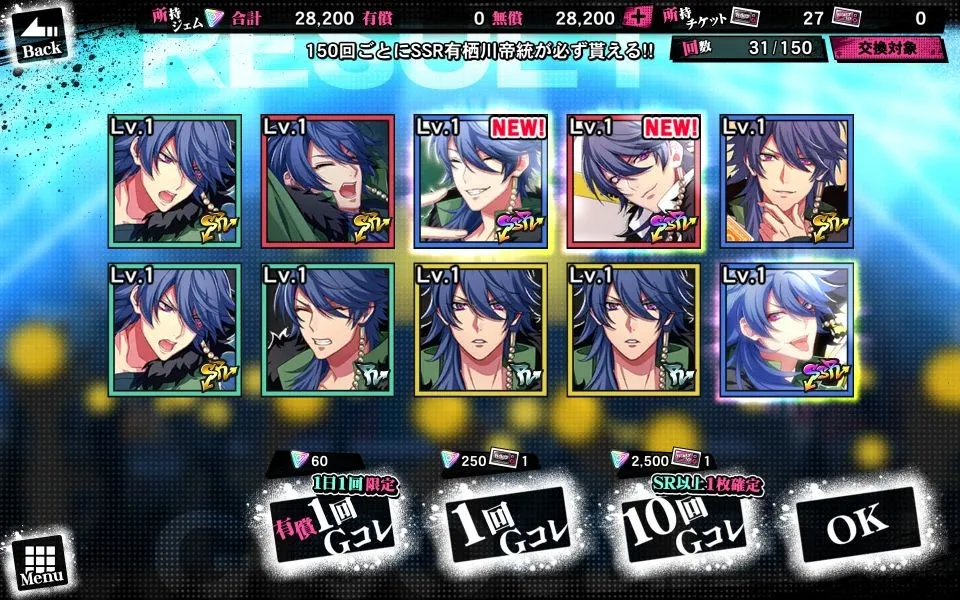960x600 pixels.
Task: Open the glowing card with the rainbow rarity badge
Action: click(x=787, y=330)
